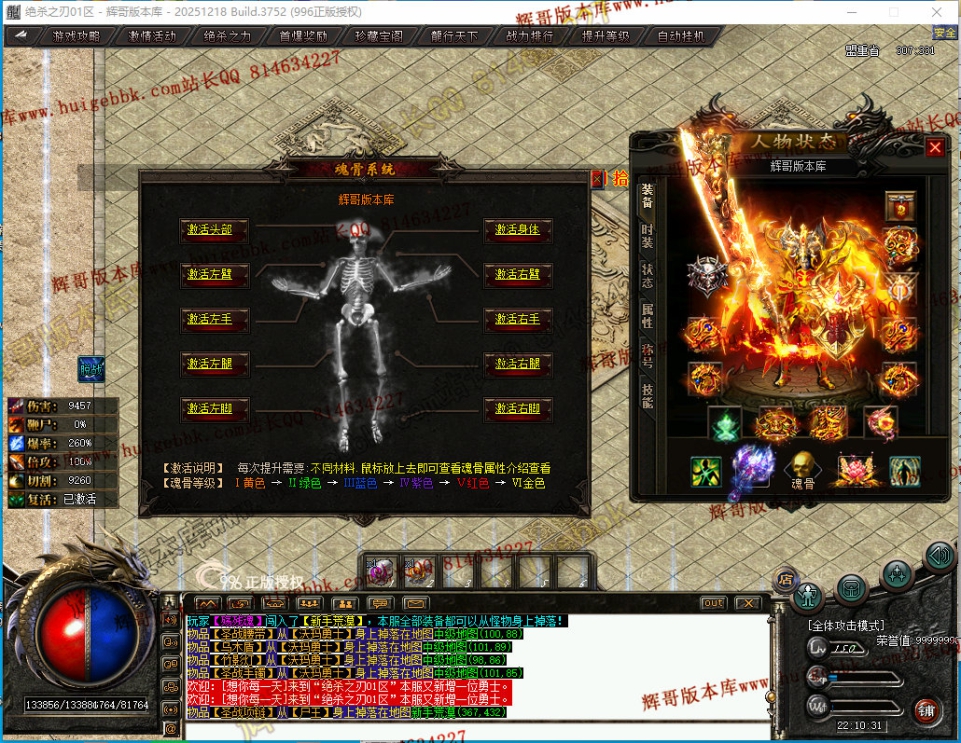Image resolution: width=961 pixels, height=743 pixels.
Task: Select the silver demon-face medal slot
Action: tap(705, 277)
